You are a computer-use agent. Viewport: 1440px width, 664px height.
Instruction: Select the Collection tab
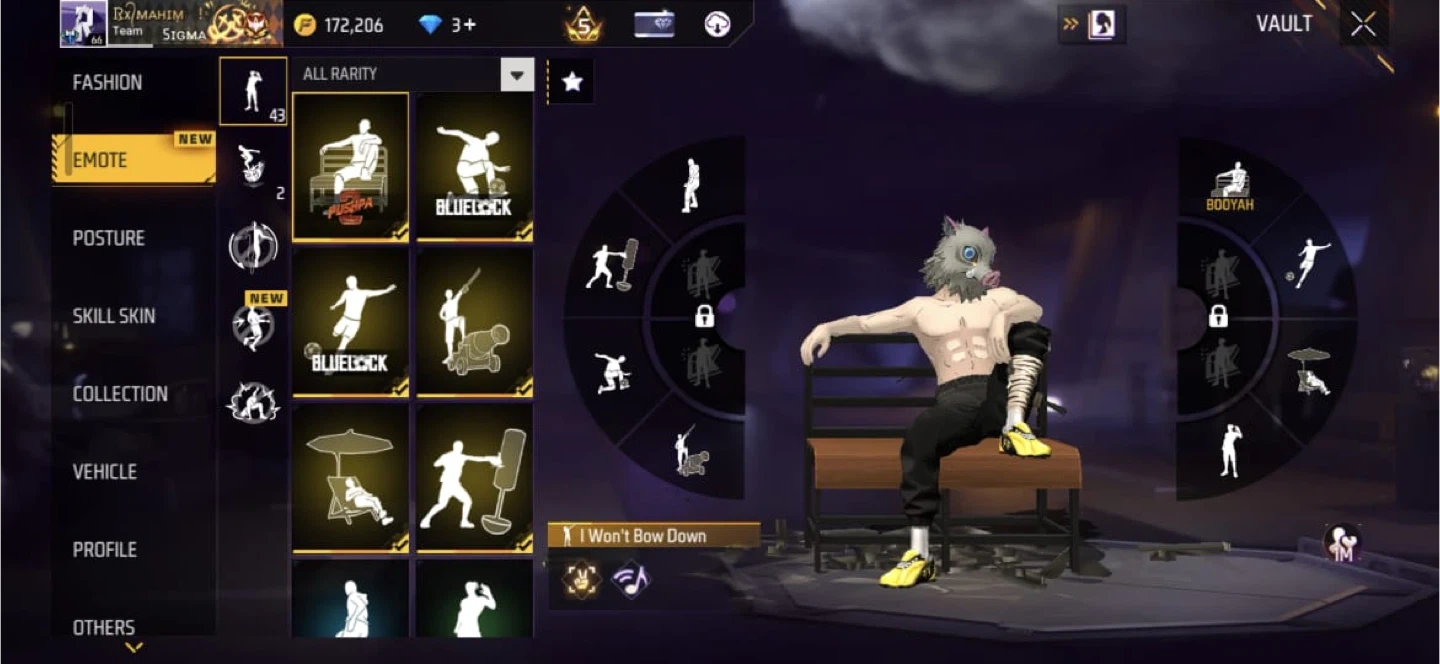pos(120,394)
